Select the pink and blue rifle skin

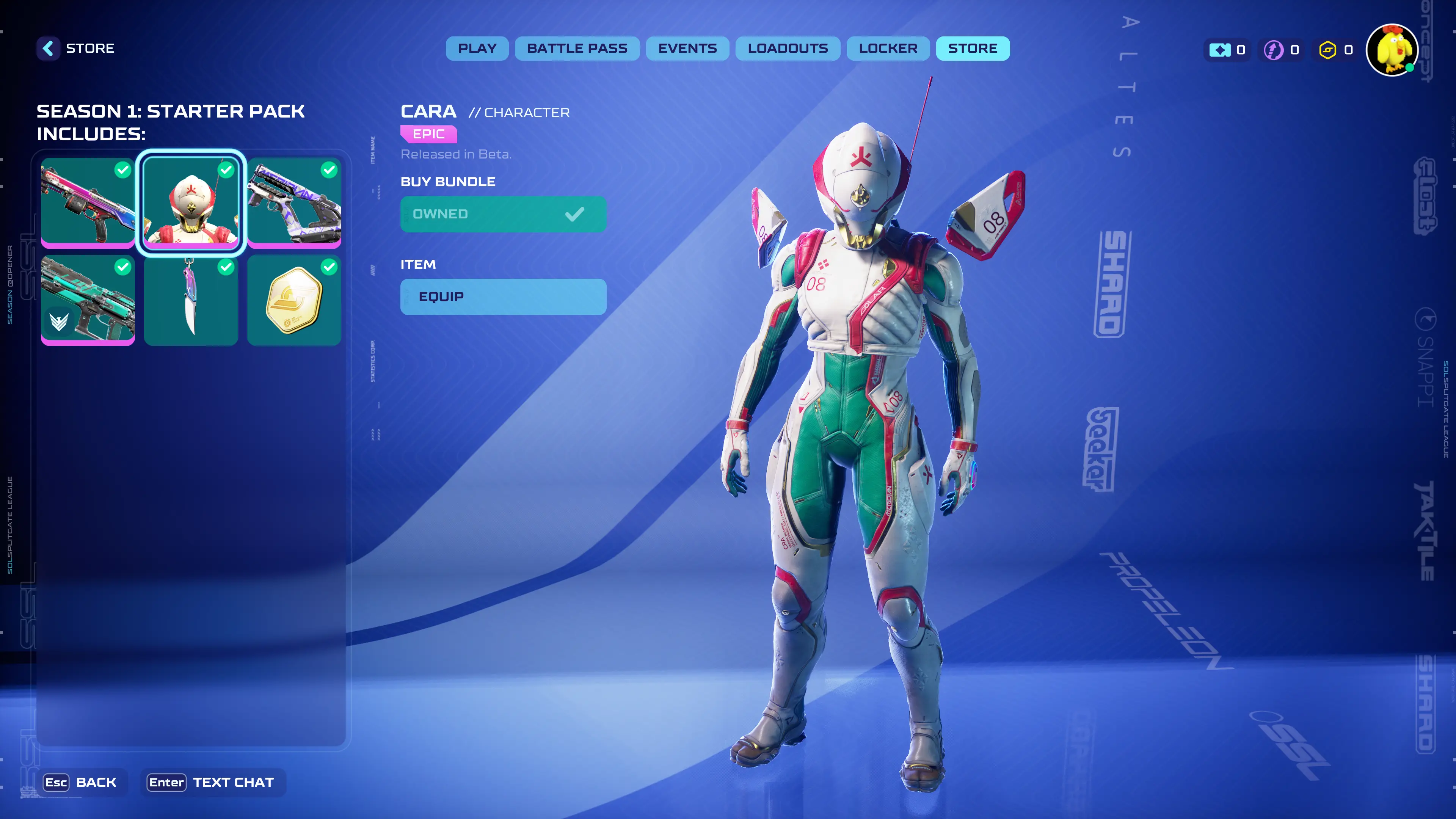click(x=88, y=202)
